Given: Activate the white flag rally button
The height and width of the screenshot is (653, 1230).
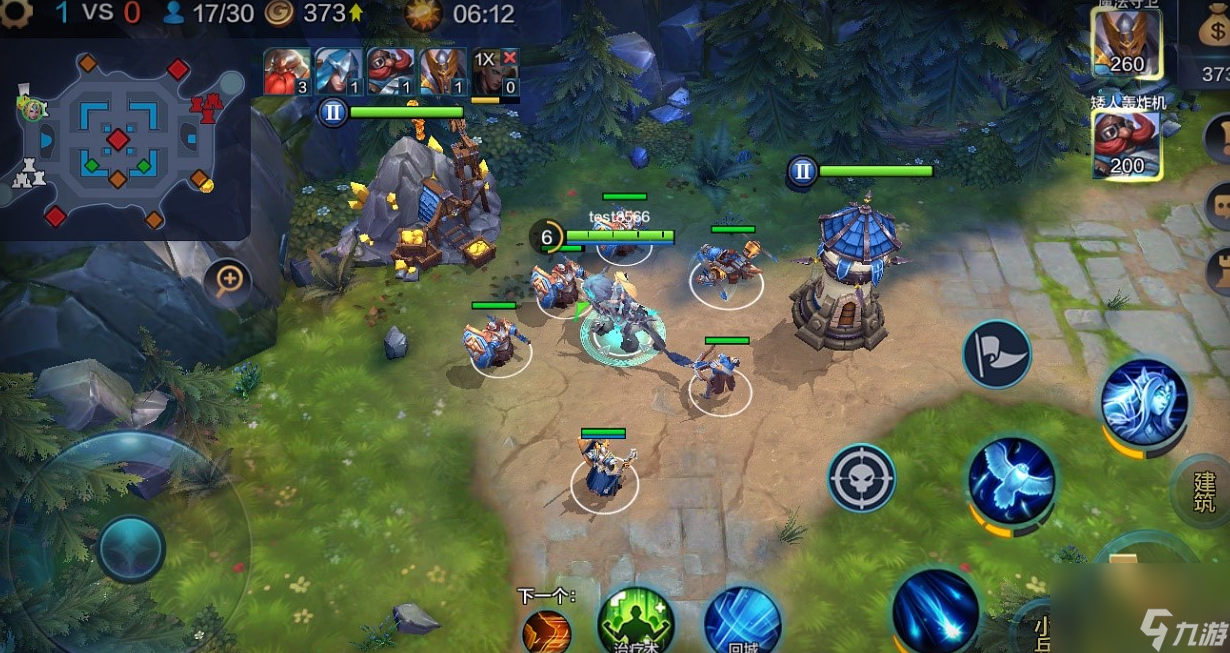Looking at the screenshot, I should 996,354.
